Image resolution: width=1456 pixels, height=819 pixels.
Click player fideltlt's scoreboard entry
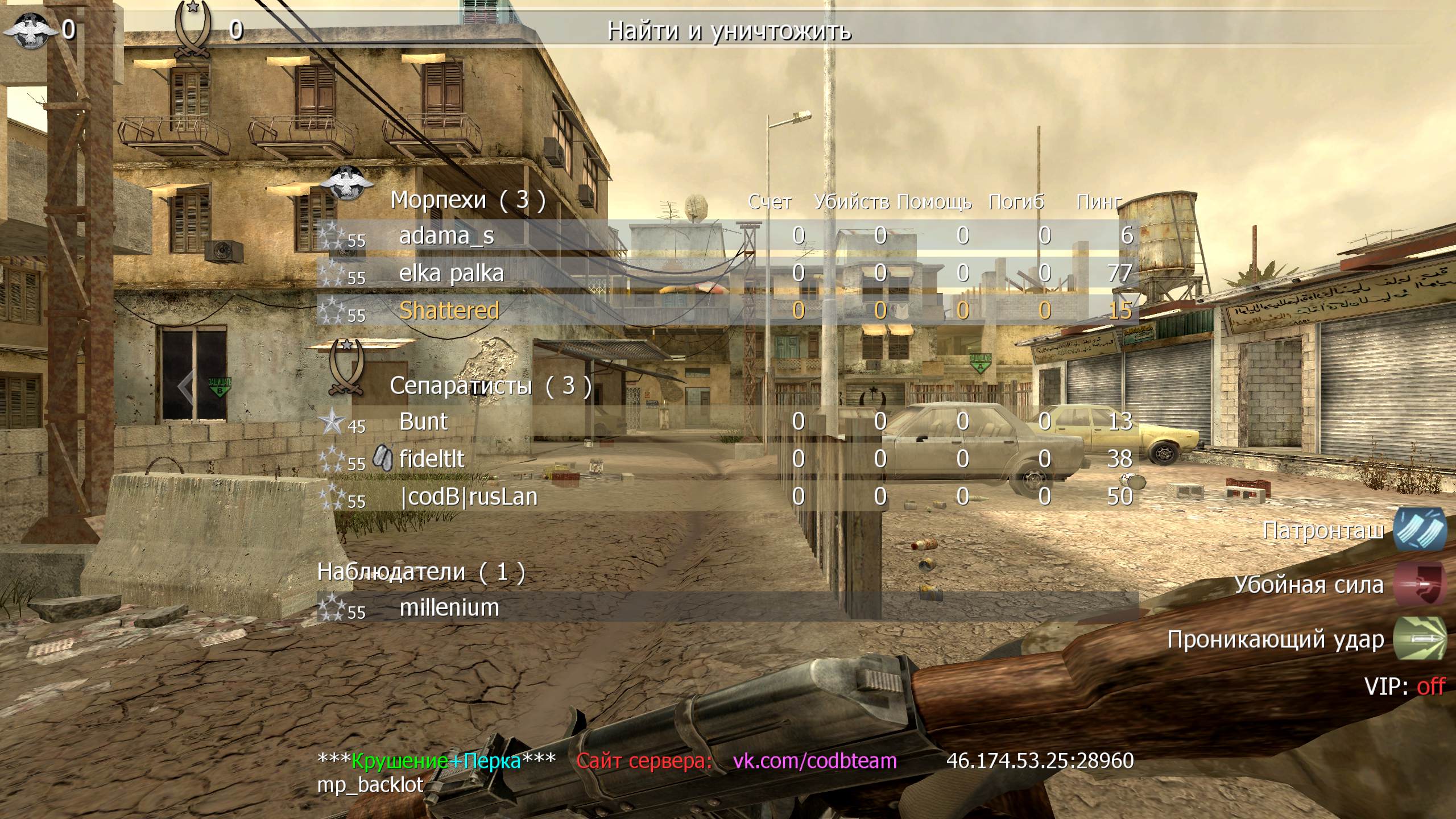[432, 460]
